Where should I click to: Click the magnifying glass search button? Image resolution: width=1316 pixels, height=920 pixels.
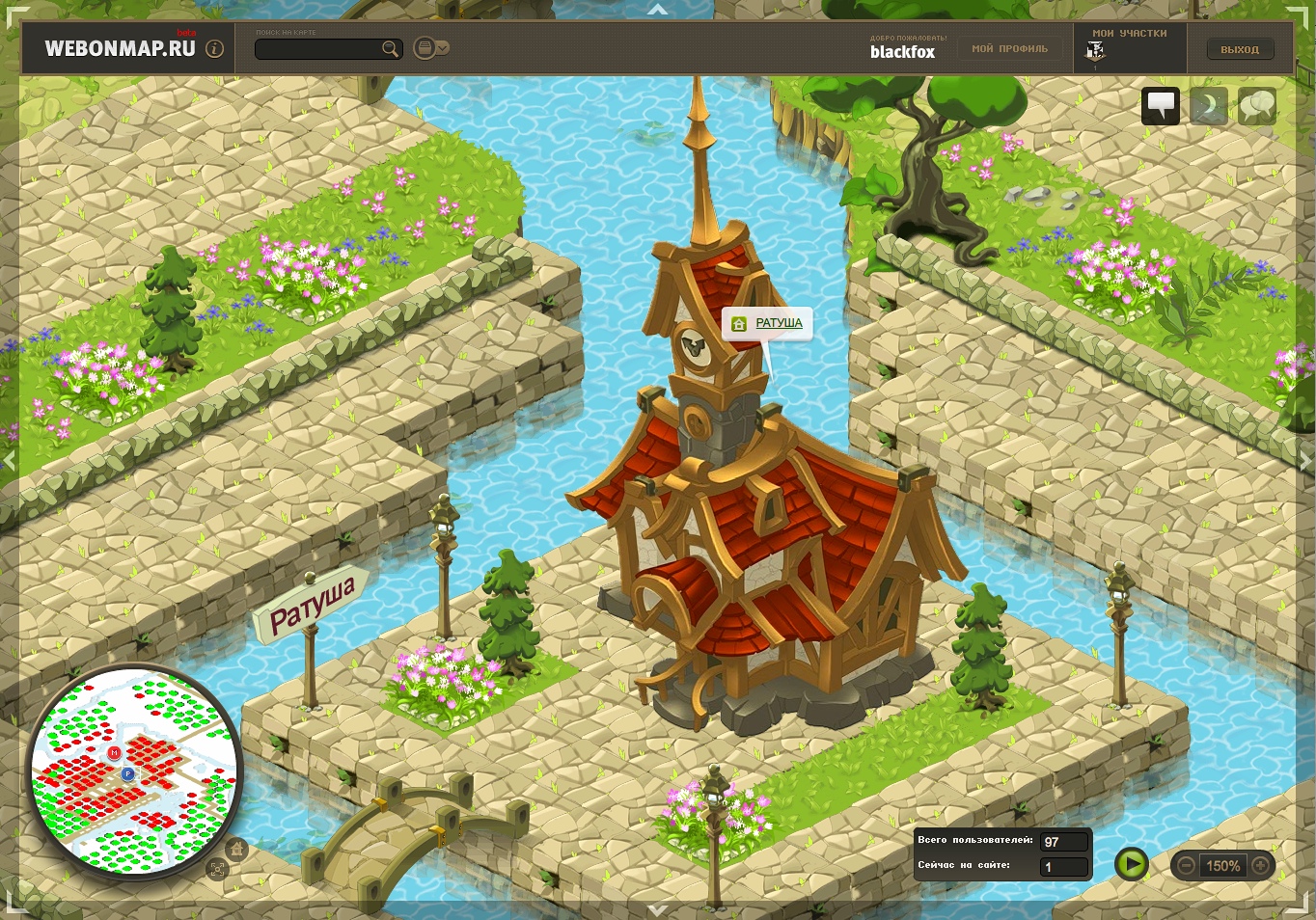390,49
